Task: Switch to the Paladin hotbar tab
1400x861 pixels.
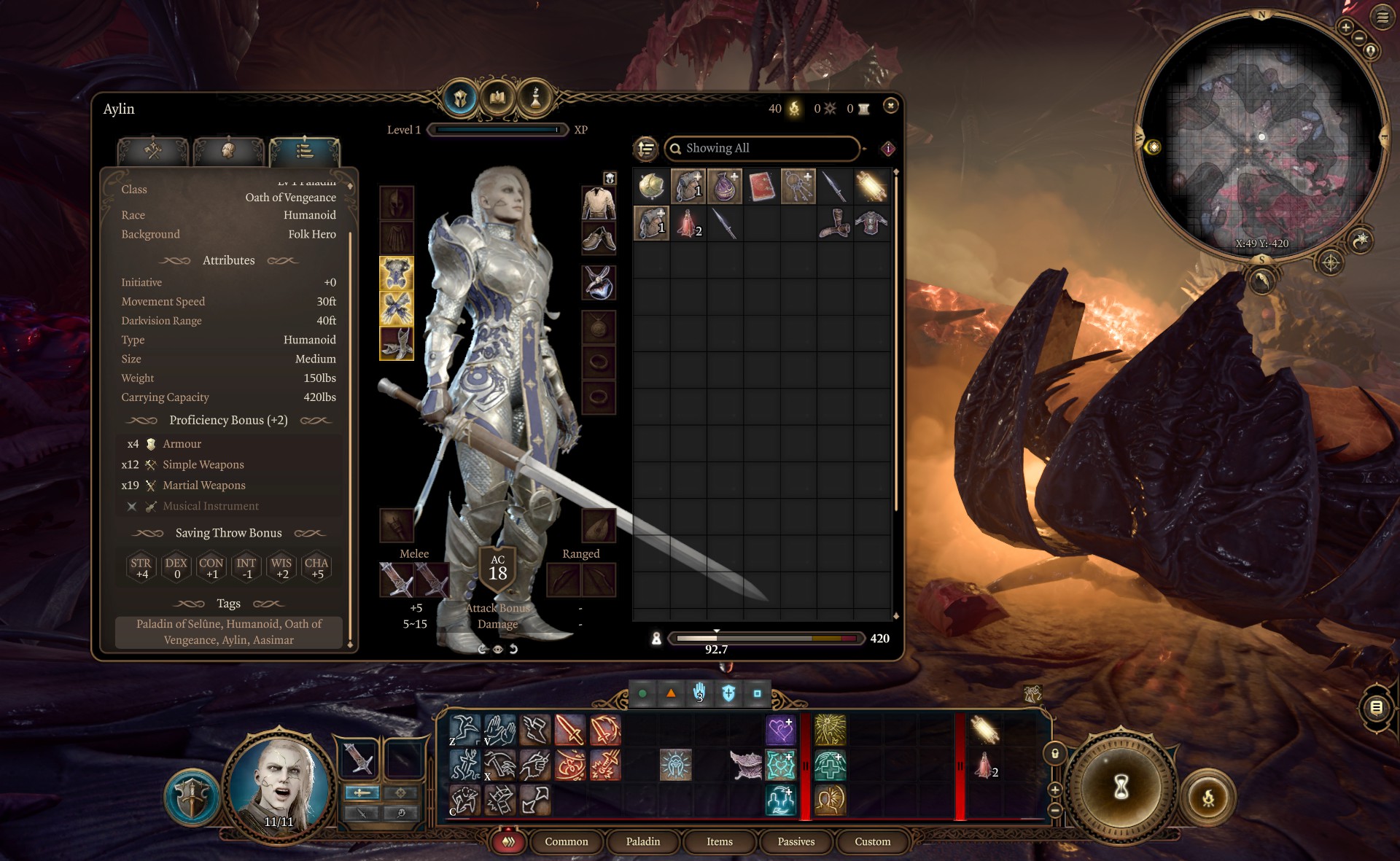Action: point(642,841)
